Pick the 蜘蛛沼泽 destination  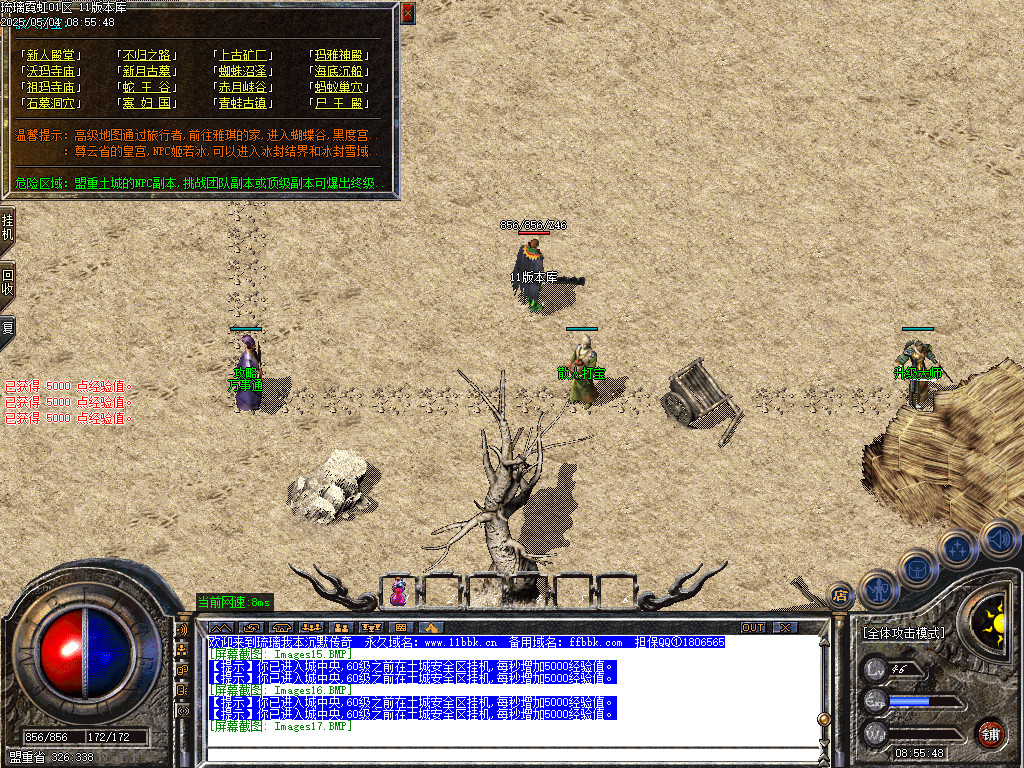pyautogui.click(x=243, y=72)
